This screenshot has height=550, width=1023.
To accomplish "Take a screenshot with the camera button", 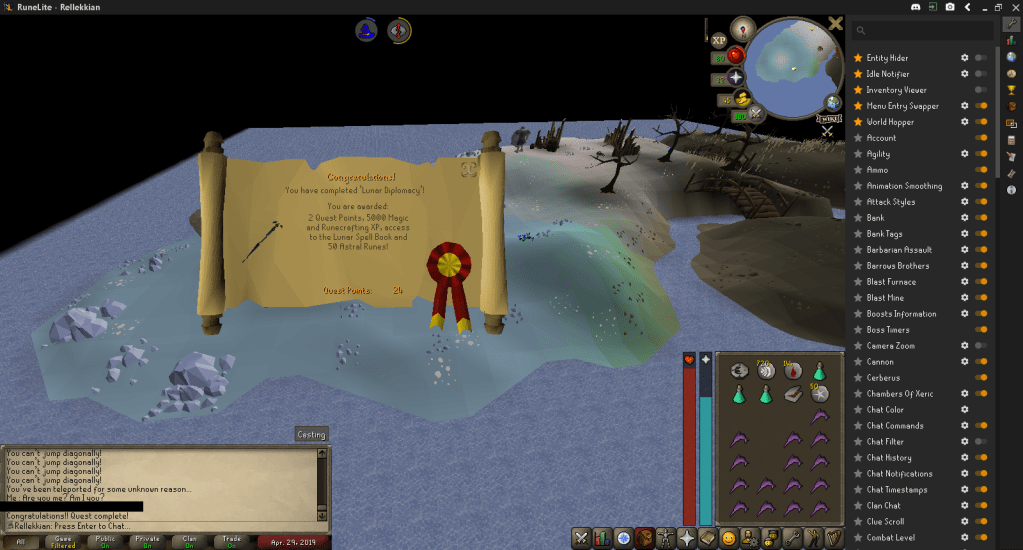I will (x=950, y=7).
